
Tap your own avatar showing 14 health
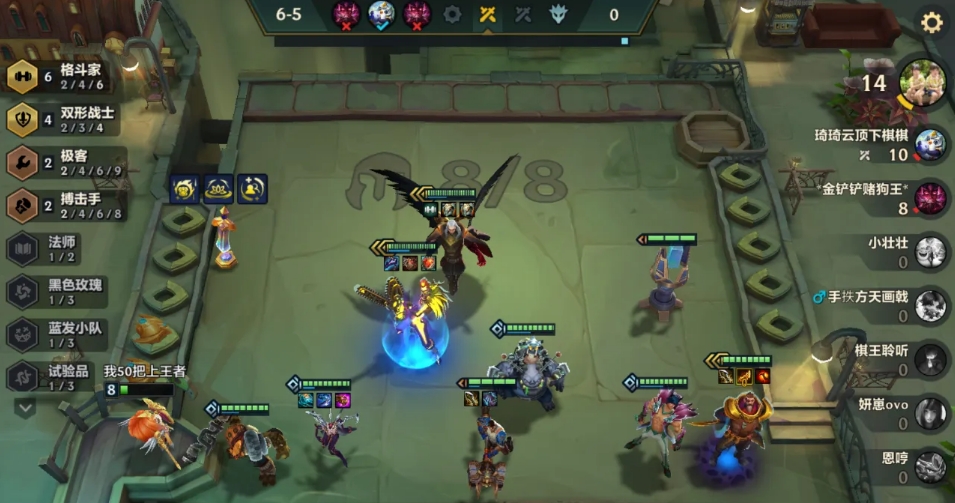click(923, 82)
